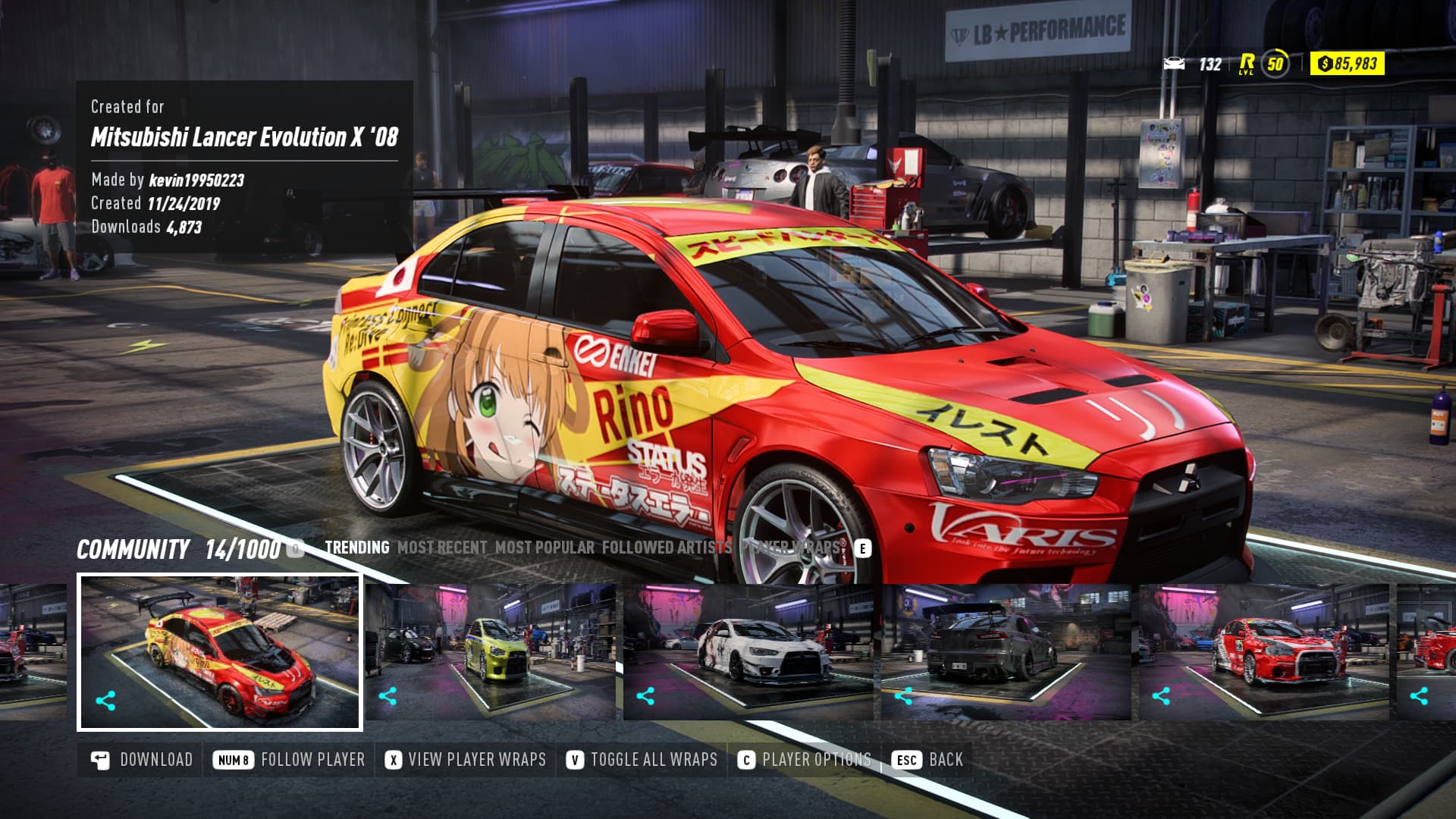Toggle All Wraps filter

pos(642,760)
